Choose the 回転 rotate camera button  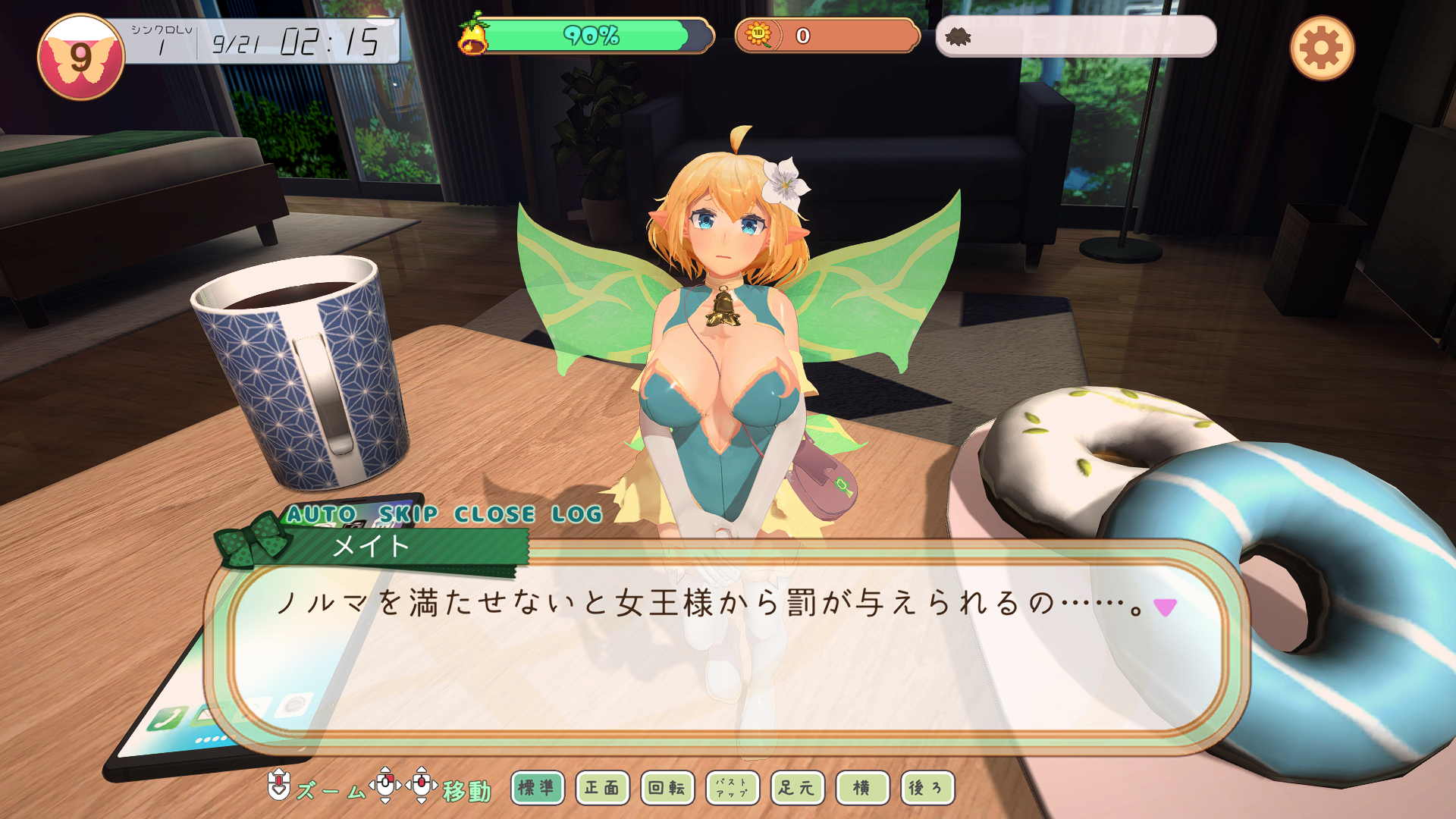point(667,788)
